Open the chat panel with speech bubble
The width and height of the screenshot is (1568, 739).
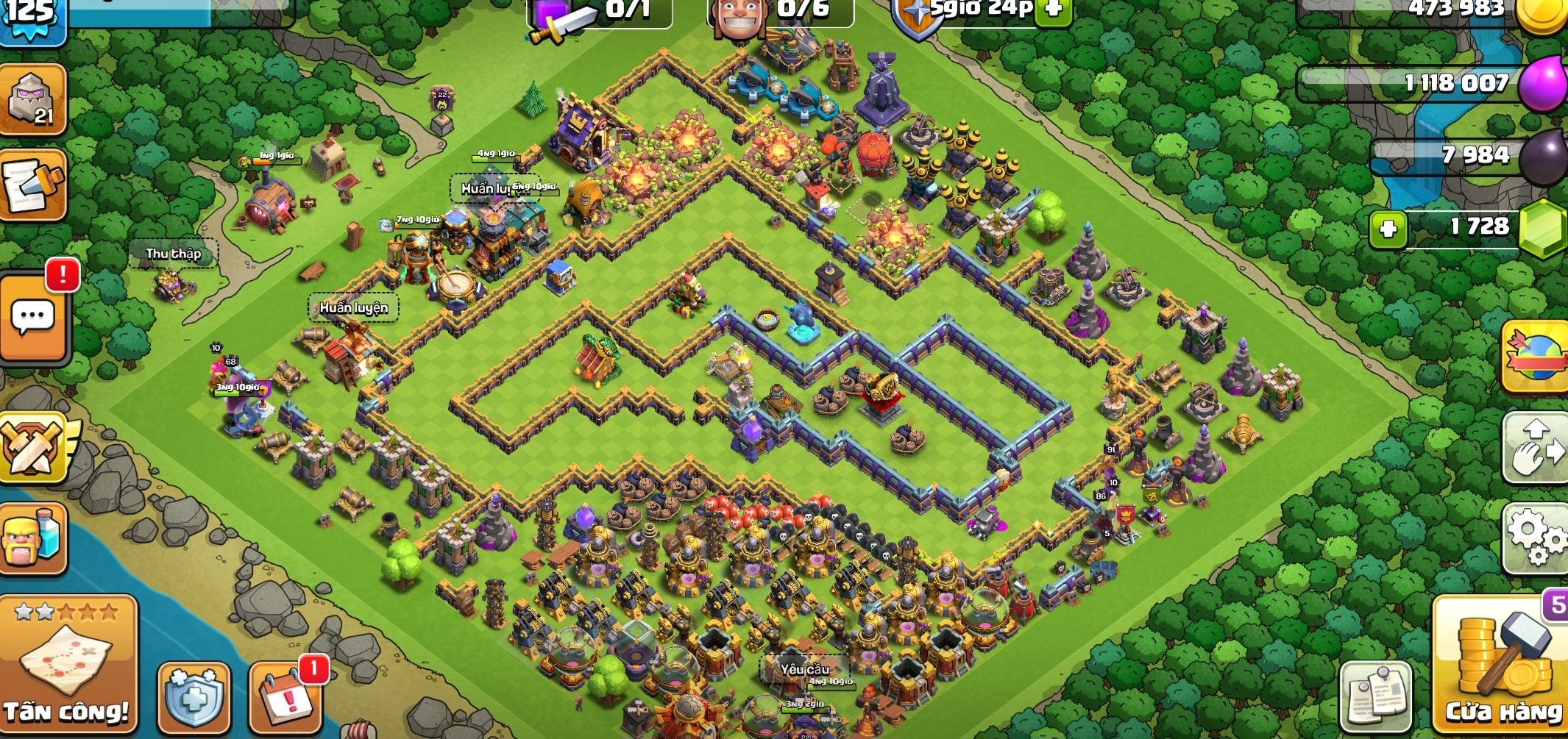coord(33,318)
